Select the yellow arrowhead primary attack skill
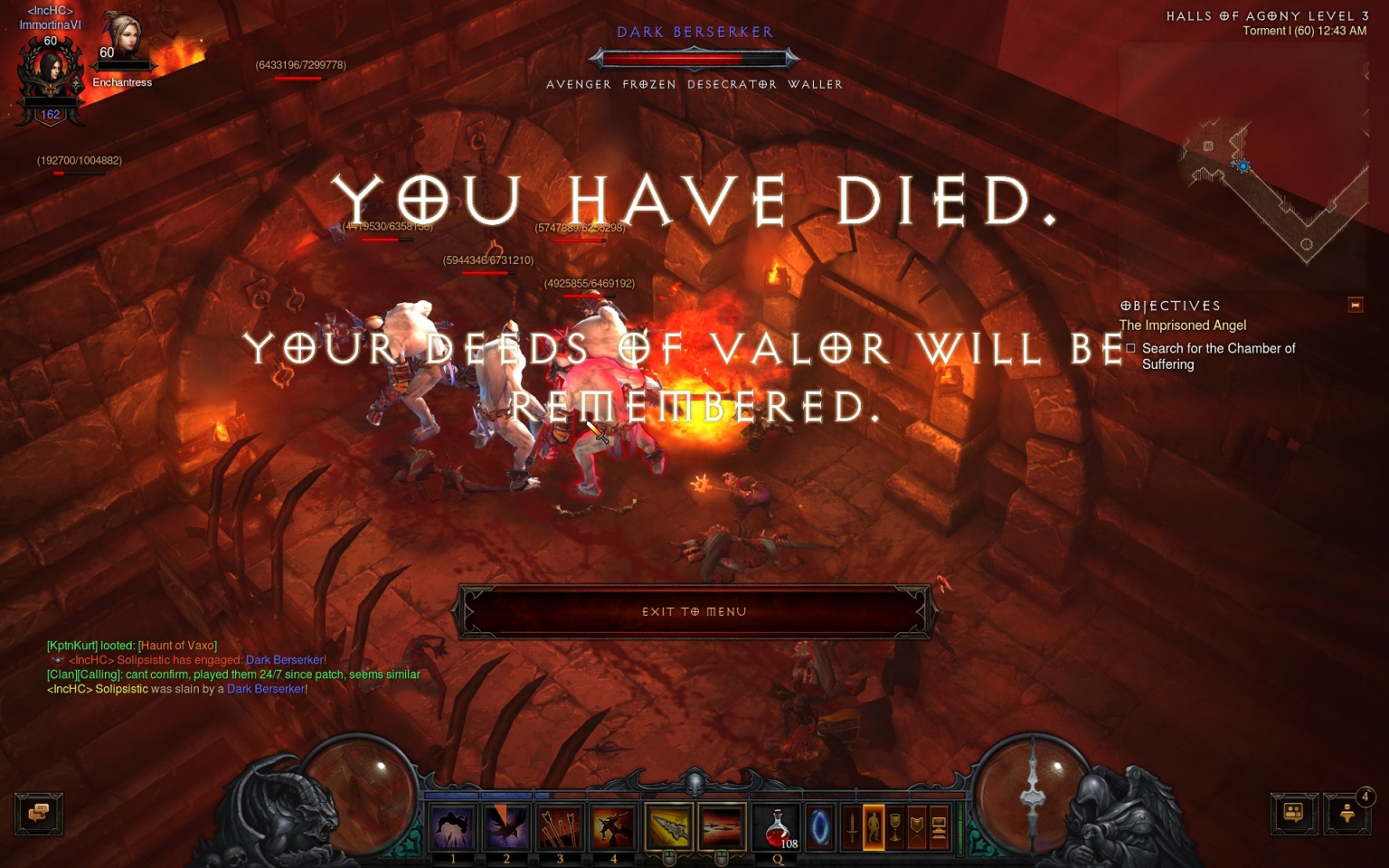The width and height of the screenshot is (1389, 868). click(x=668, y=826)
